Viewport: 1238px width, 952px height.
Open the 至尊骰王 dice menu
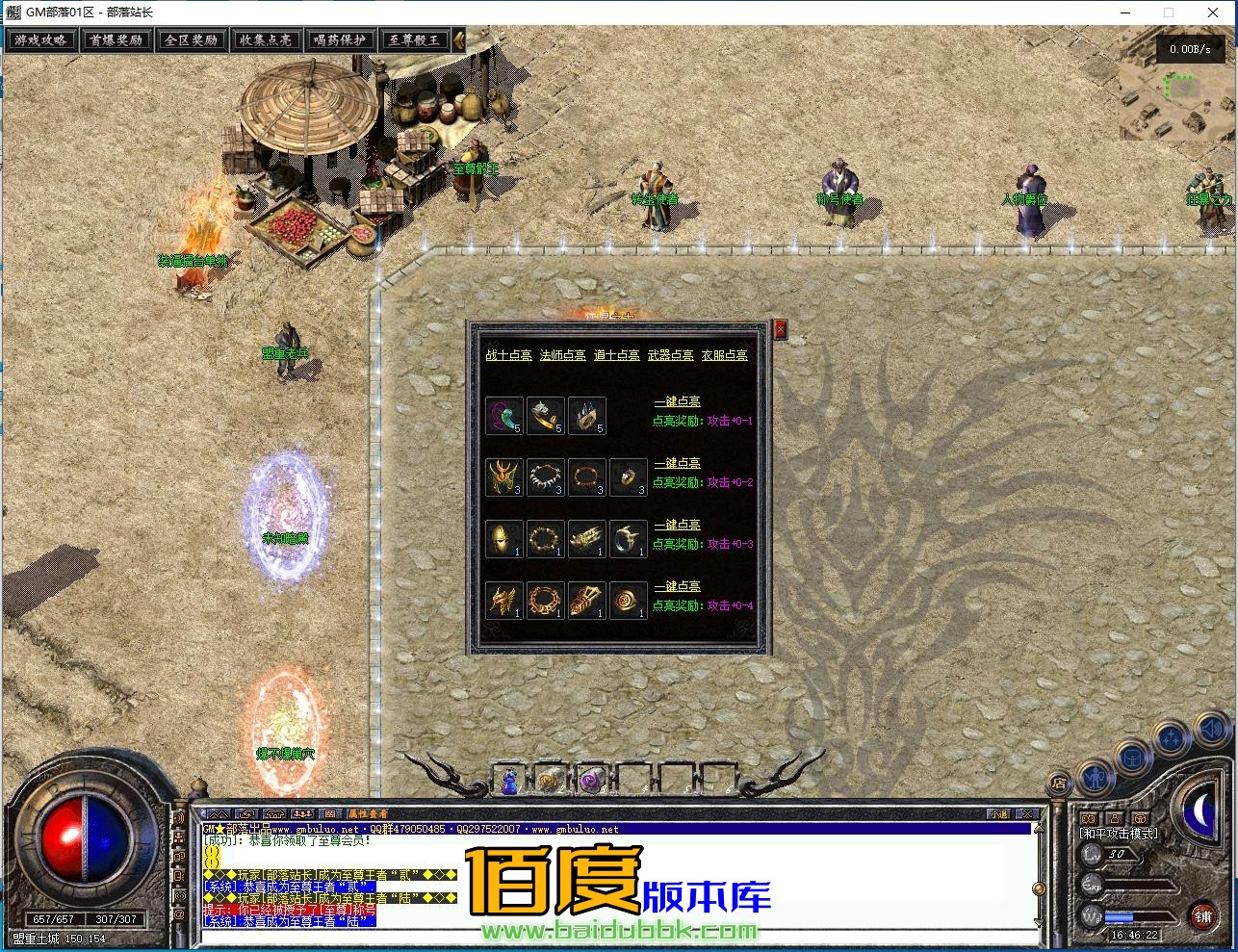(x=415, y=40)
